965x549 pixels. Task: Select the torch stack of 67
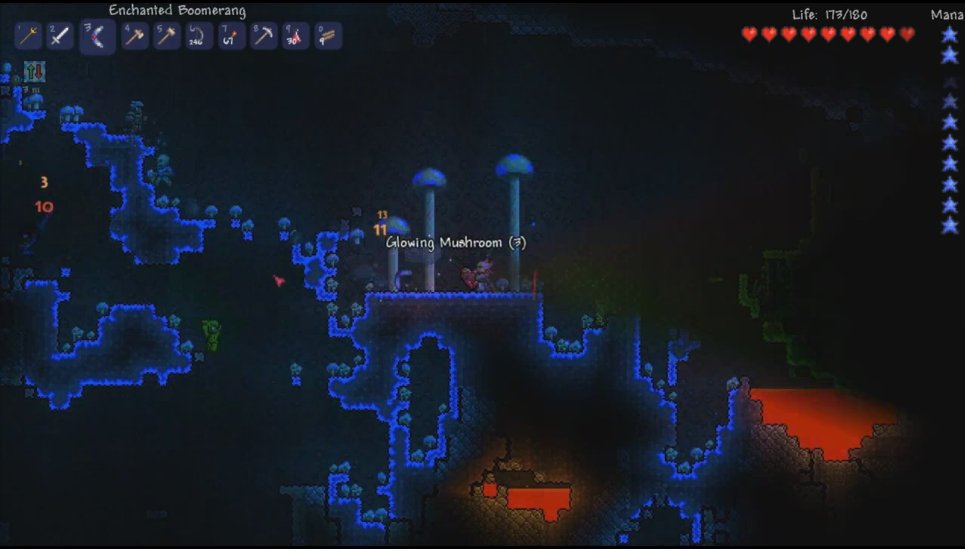pyautogui.click(x=230, y=37)
